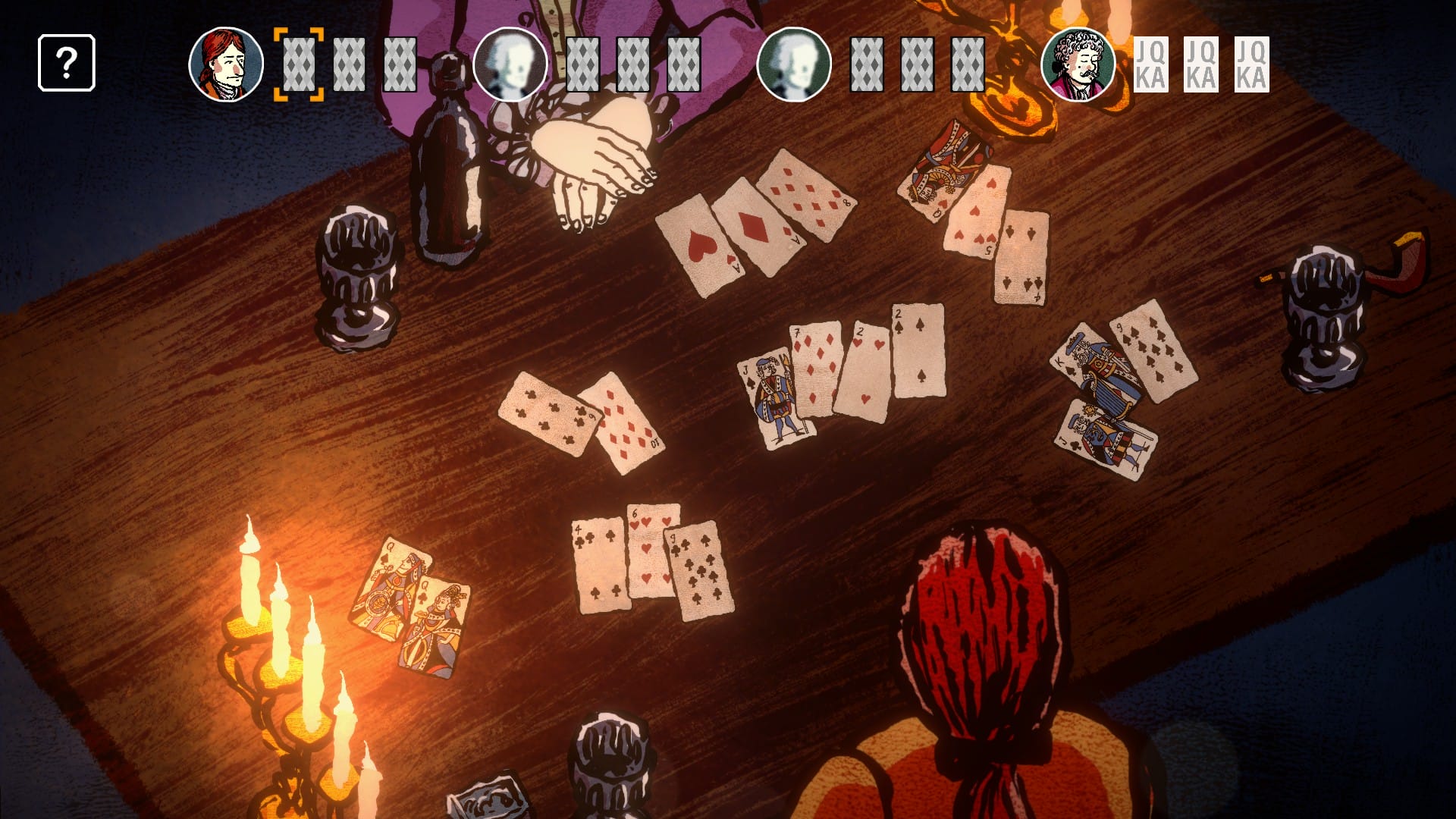Select the red-haired player portrait
The image size is (1456, 819).
226,64
